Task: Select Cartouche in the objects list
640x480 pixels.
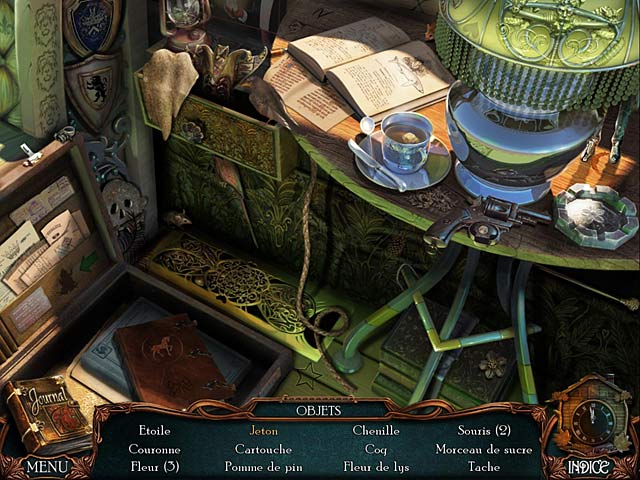Action: click(x=264, y=449)
